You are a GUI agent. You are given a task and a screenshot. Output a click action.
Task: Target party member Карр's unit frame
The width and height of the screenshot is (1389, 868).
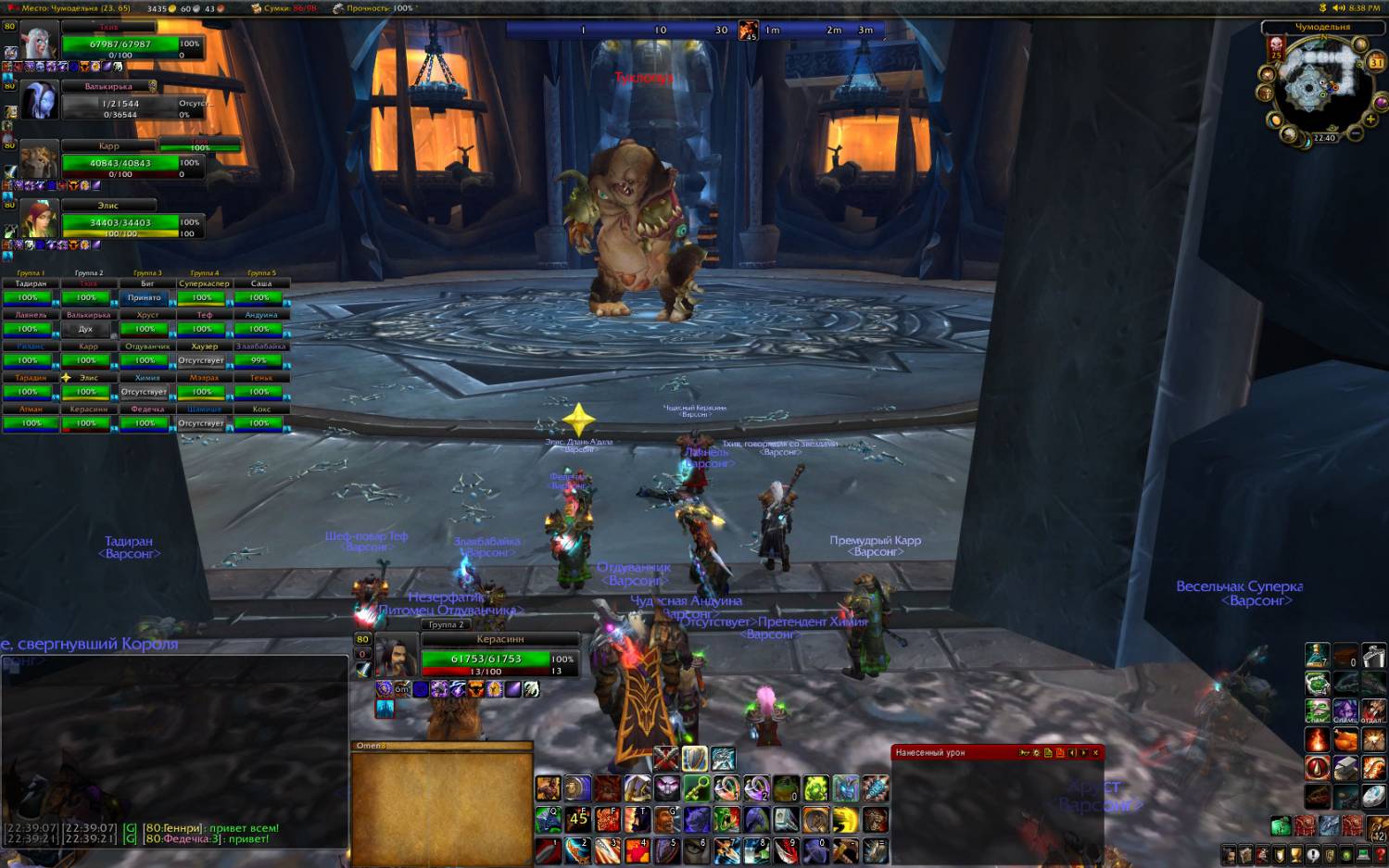pyautogui.click(x=120, y=163)
